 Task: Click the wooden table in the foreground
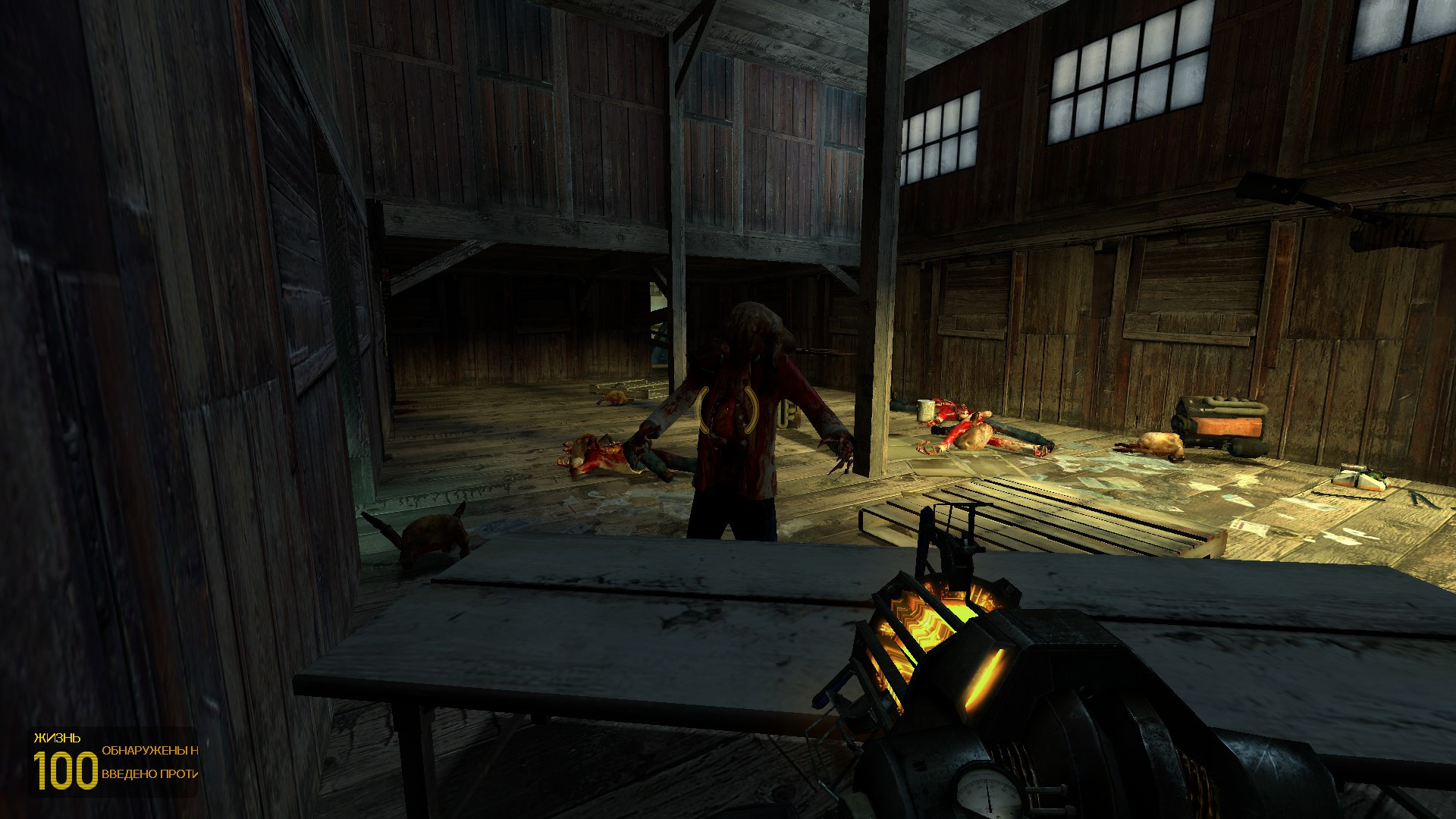tap(569, 629)
